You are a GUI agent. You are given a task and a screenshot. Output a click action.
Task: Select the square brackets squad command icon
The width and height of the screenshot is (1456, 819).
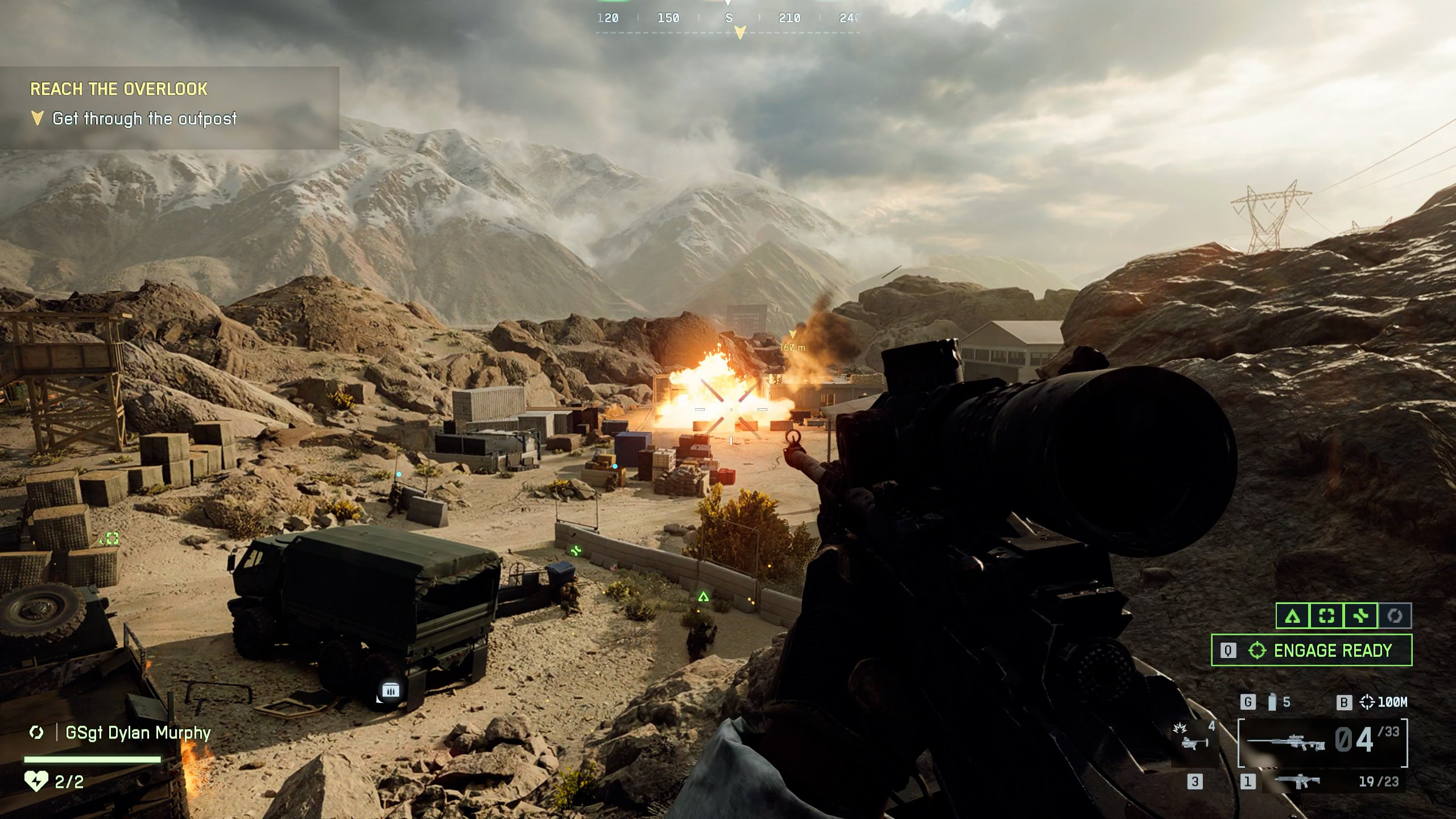(1326, 616)
